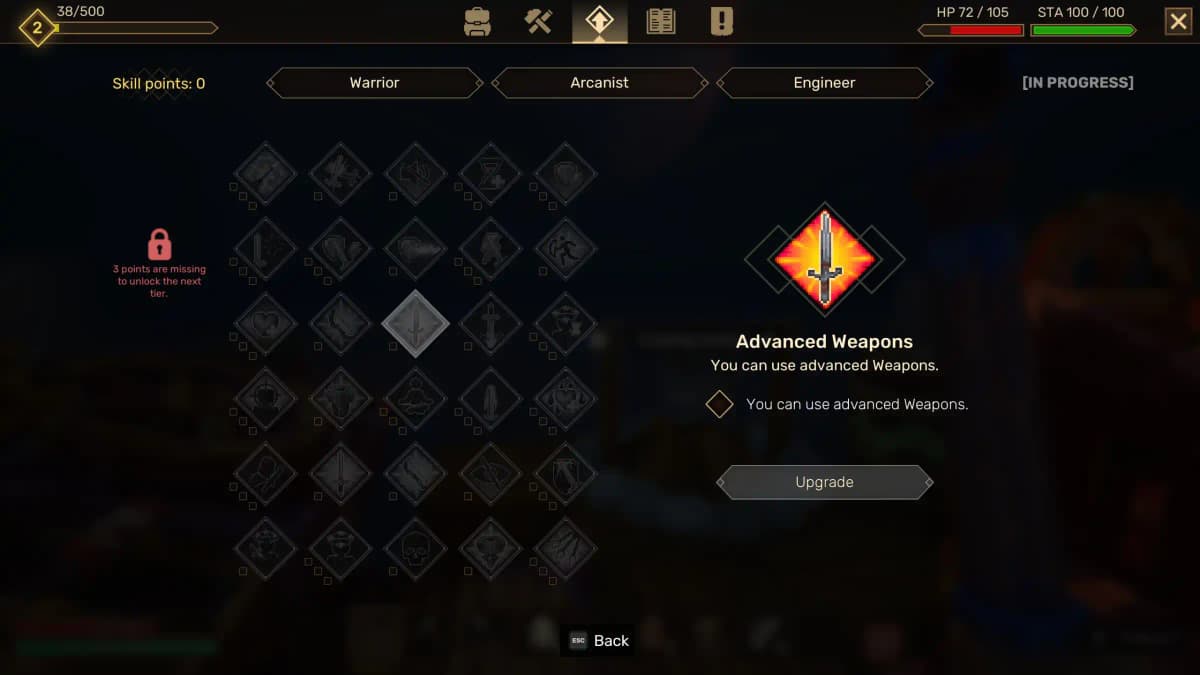Open the exclamation mark quests tab
1200x675 pixels.
722,22
